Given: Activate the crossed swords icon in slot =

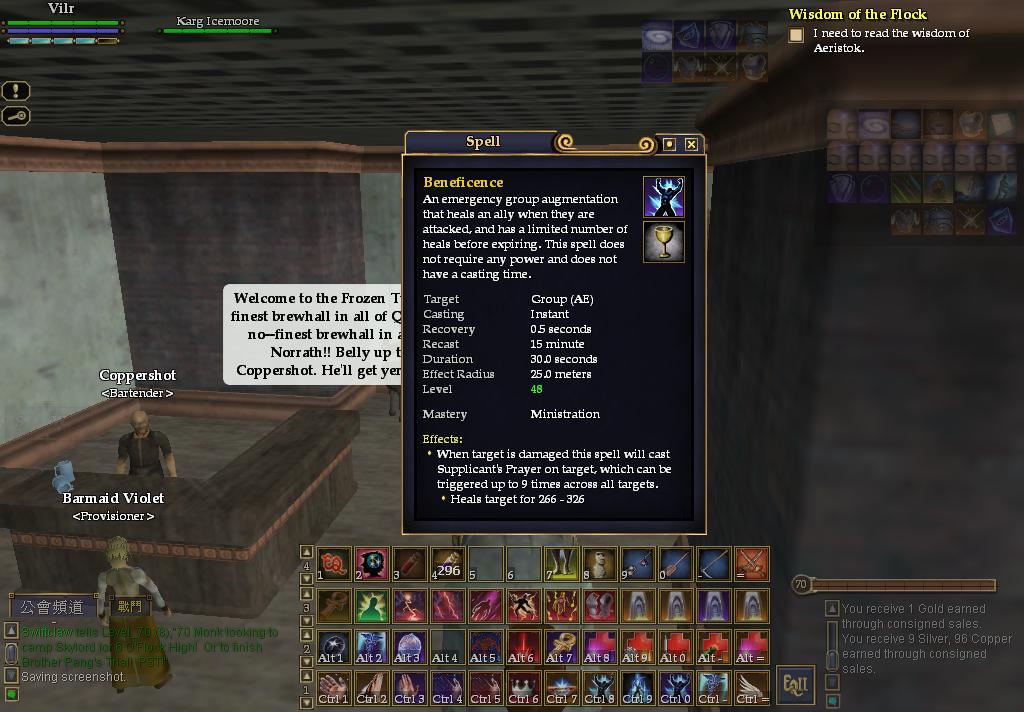Looking at the screenshot, I should click(752, 564).
